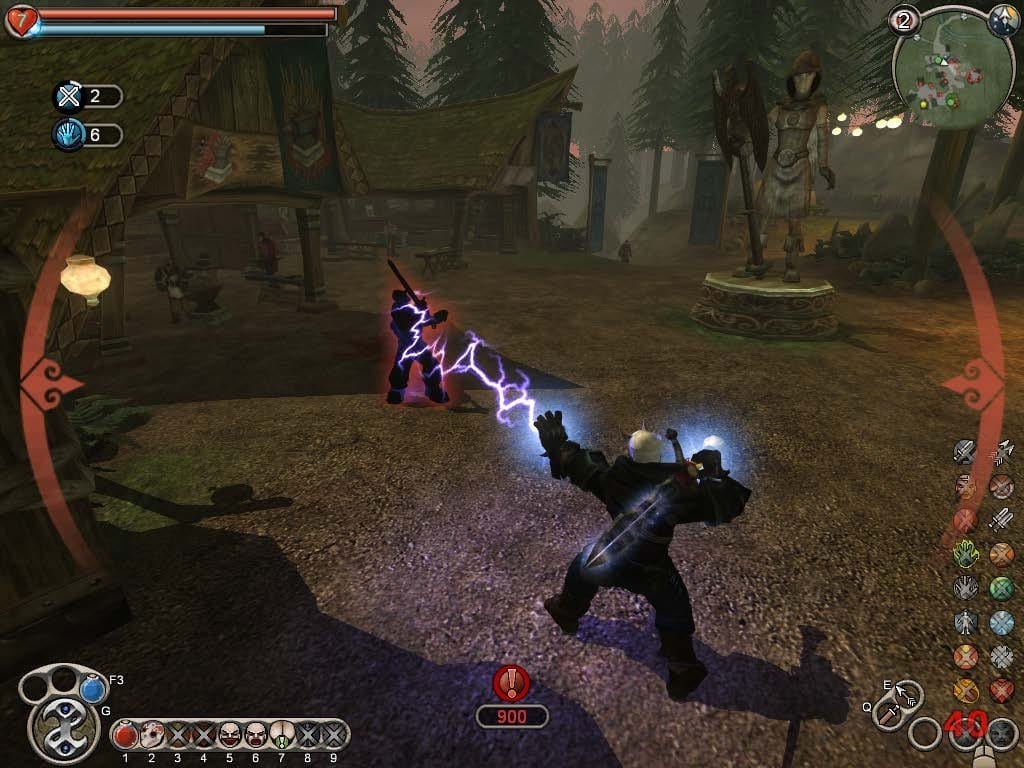Use the blue will potion slot
The width and height of the screenshot is (1024, 768).
[x=93, y=688]
